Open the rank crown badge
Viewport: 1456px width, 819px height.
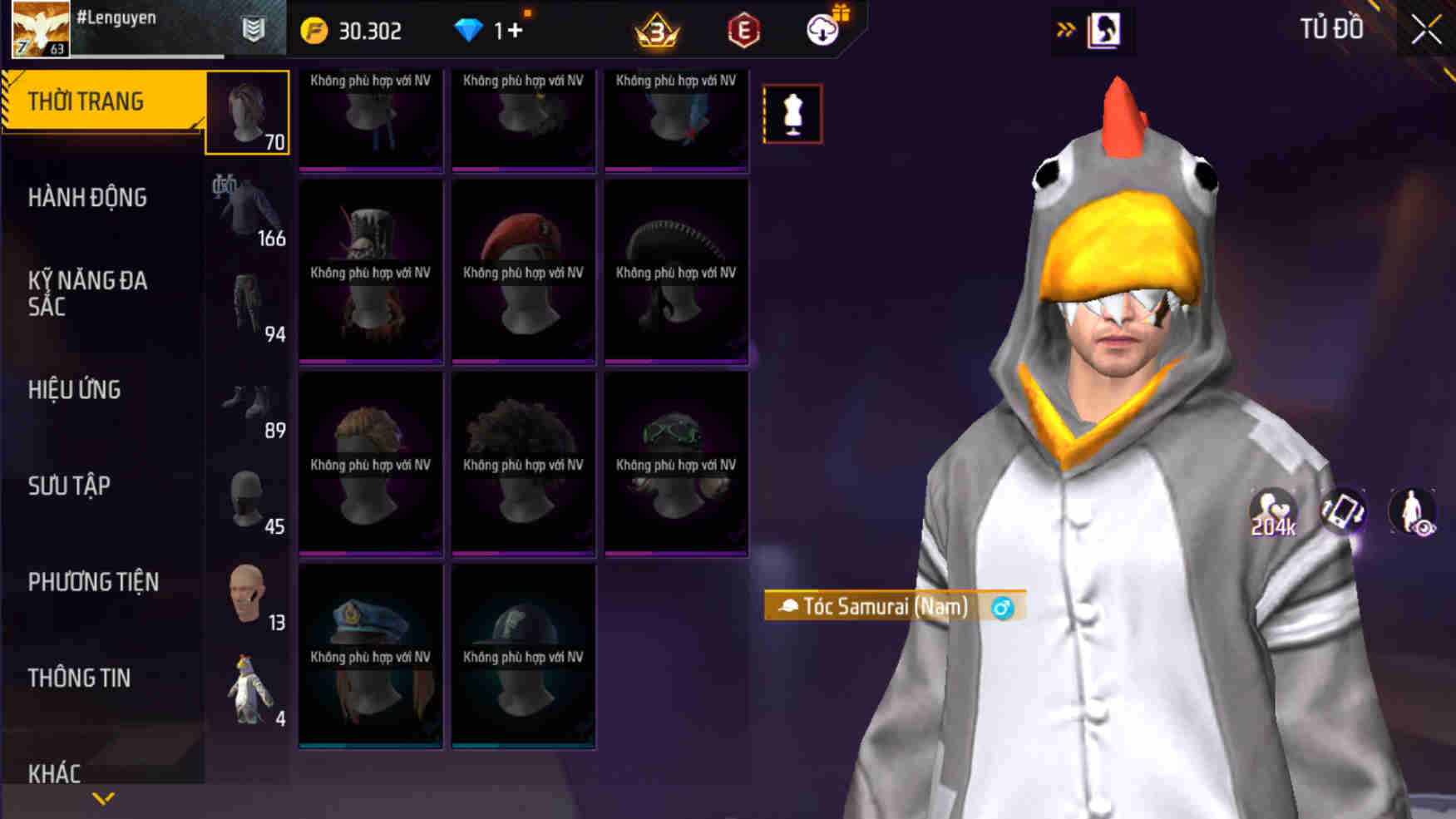(x=656, y=31)
